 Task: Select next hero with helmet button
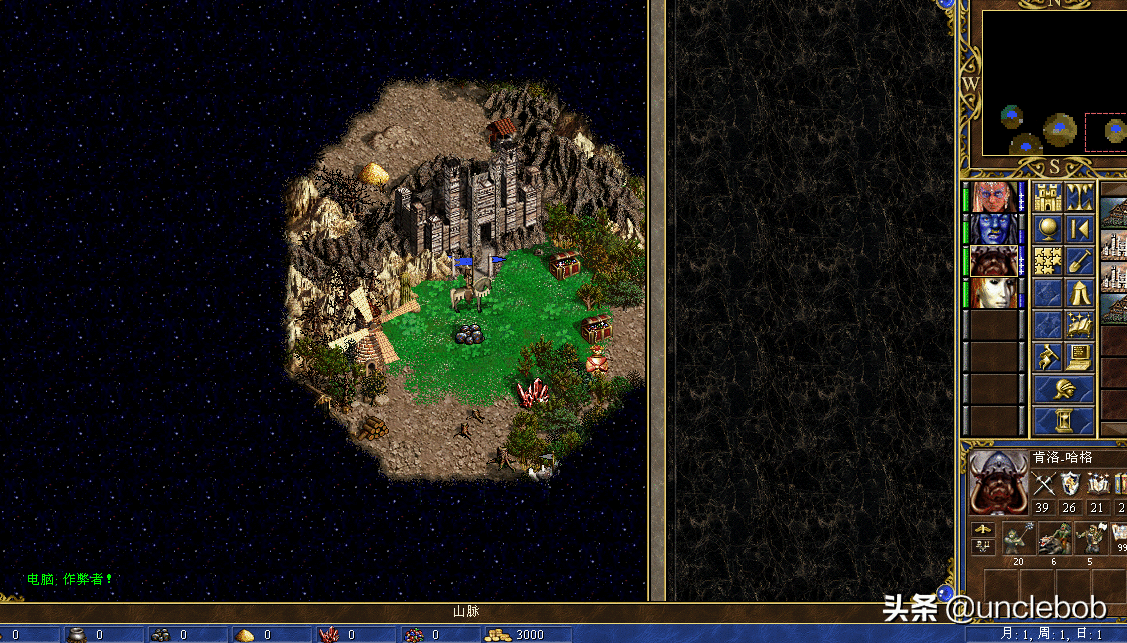tap(1063, 388)
